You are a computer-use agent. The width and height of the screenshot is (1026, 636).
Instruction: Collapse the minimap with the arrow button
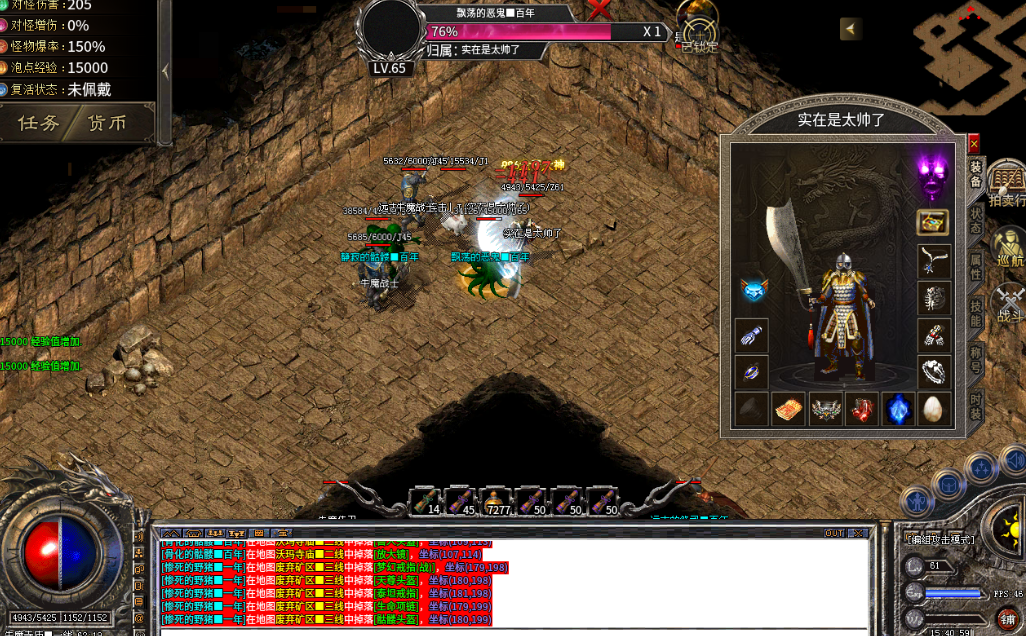click(x=851, y=29)
